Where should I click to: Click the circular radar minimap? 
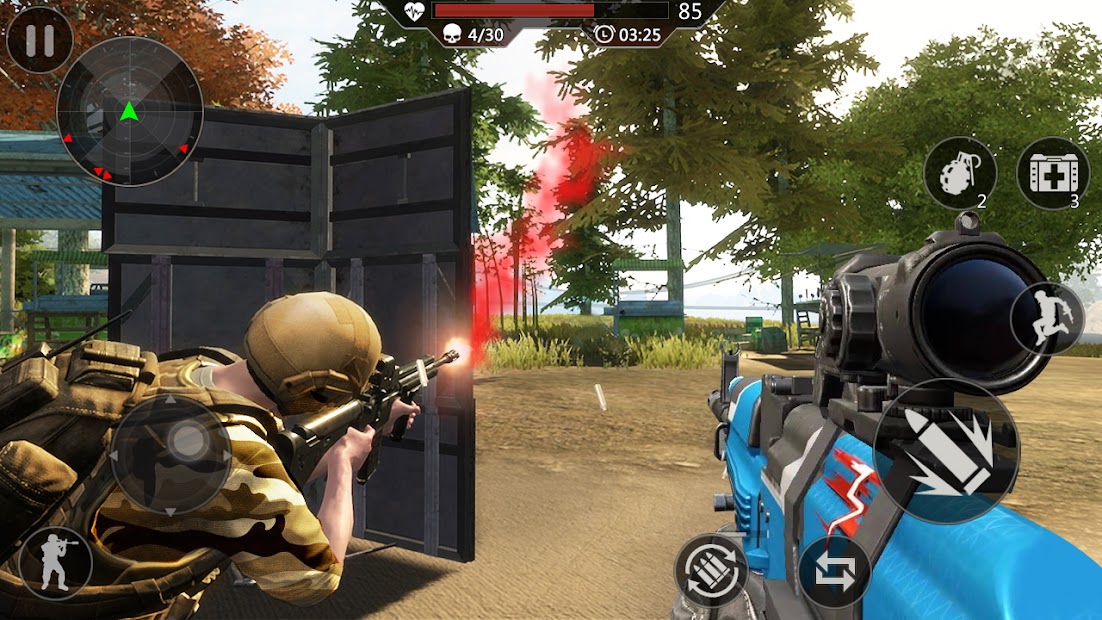point(129,111)
